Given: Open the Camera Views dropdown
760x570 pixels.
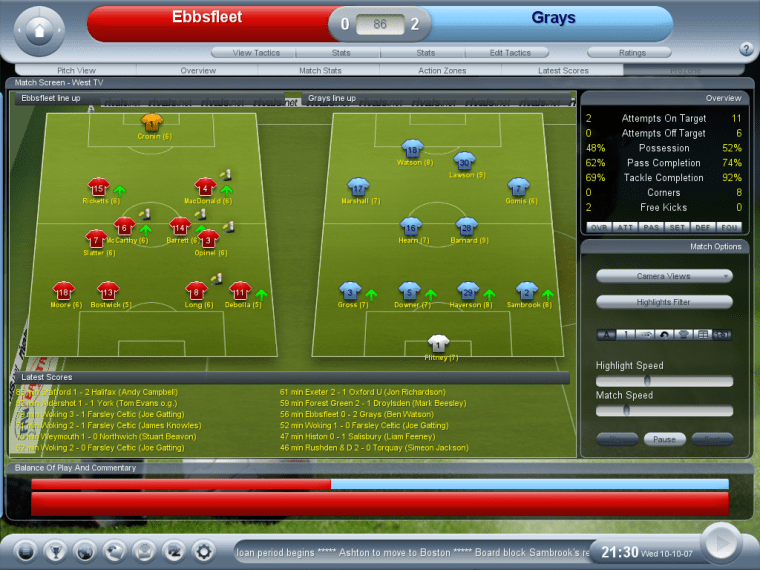Looking at the screenshot, I should (x=664, y=276).
